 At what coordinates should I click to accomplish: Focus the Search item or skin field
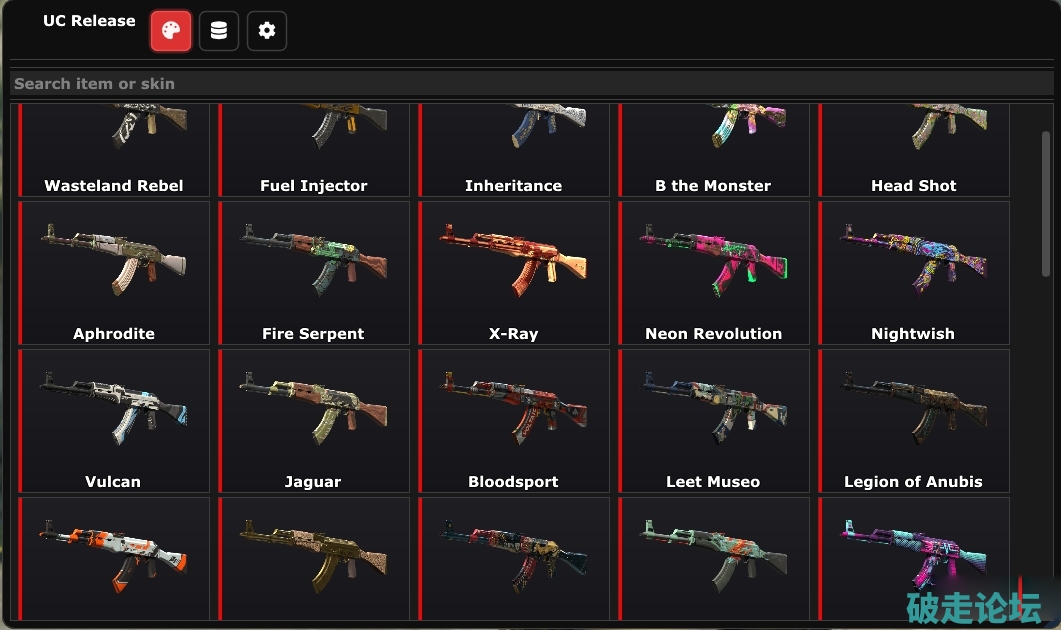tap(530, 84)
